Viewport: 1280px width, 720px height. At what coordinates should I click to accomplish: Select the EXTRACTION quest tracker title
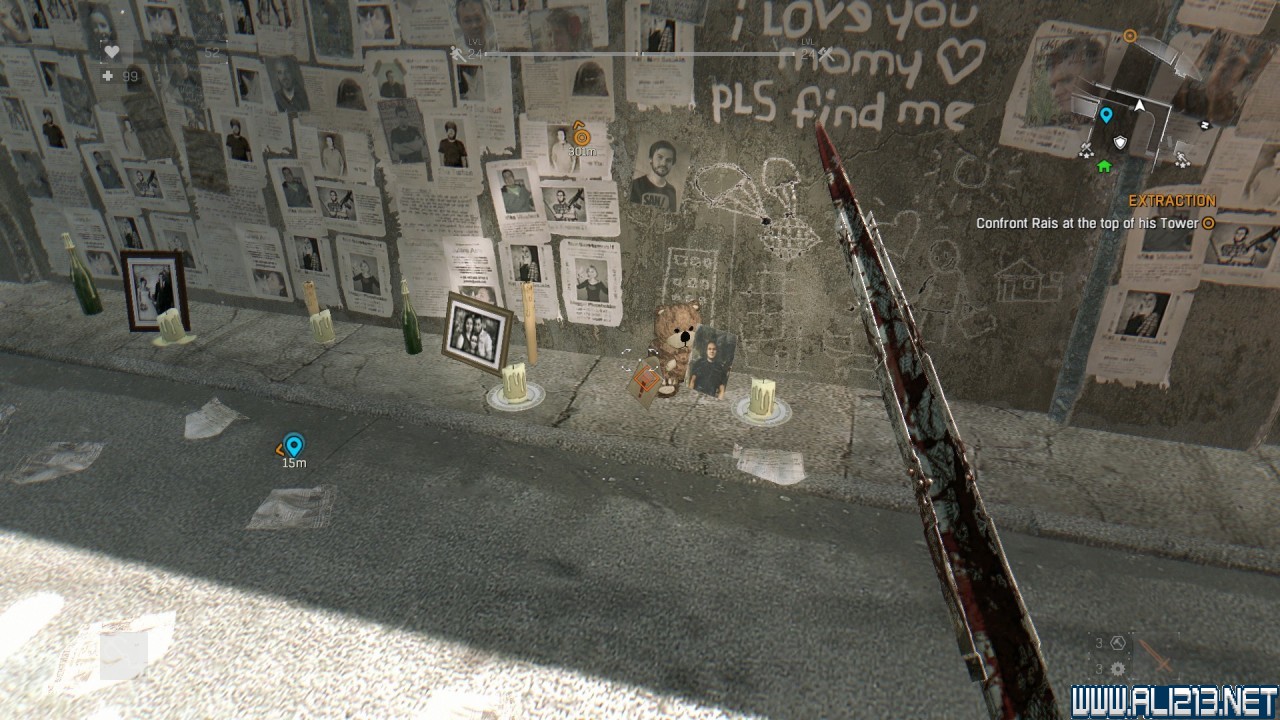(1172, 201)
